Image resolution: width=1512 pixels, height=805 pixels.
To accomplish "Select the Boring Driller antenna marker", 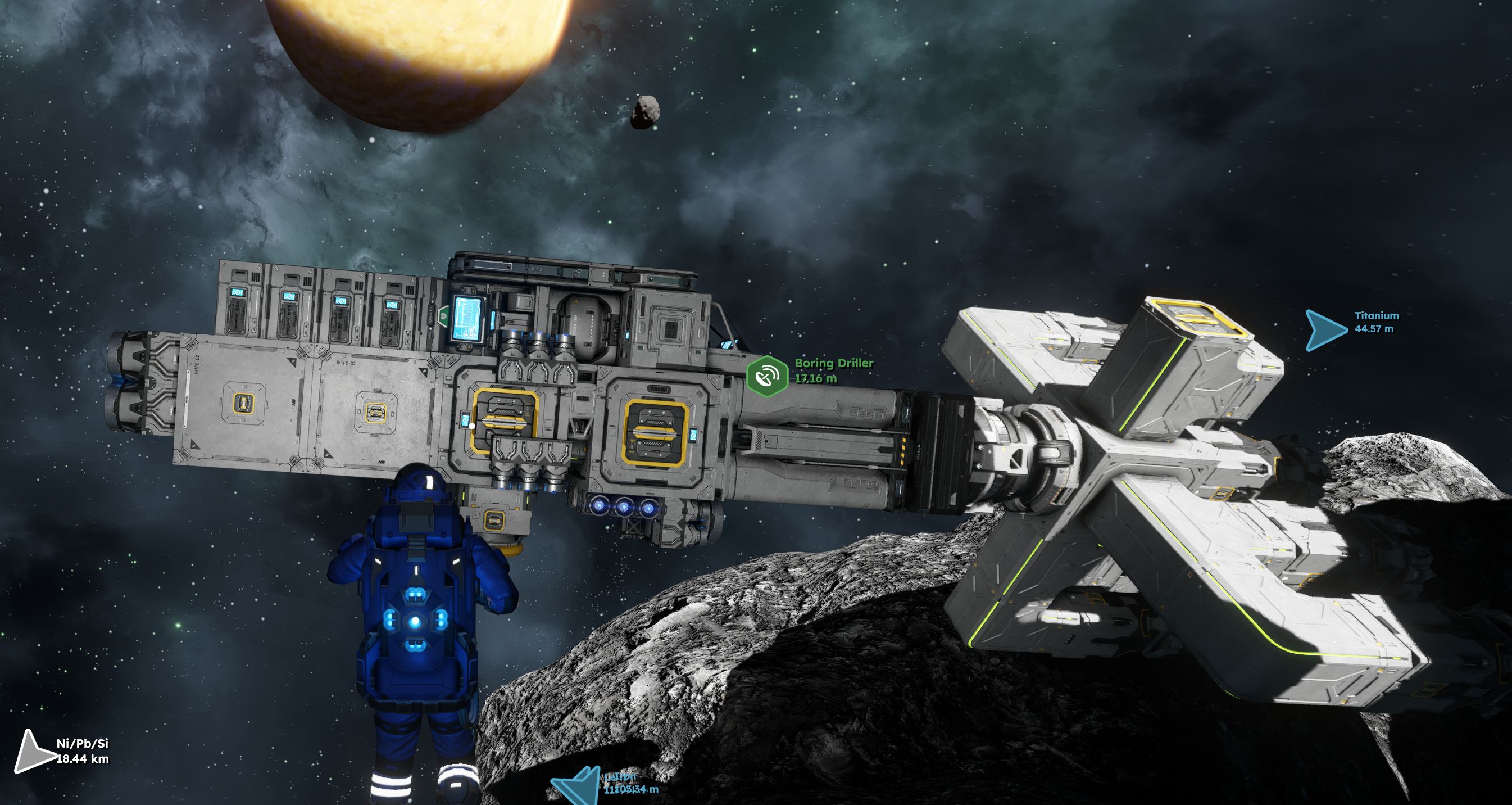I will coord(766,377).
